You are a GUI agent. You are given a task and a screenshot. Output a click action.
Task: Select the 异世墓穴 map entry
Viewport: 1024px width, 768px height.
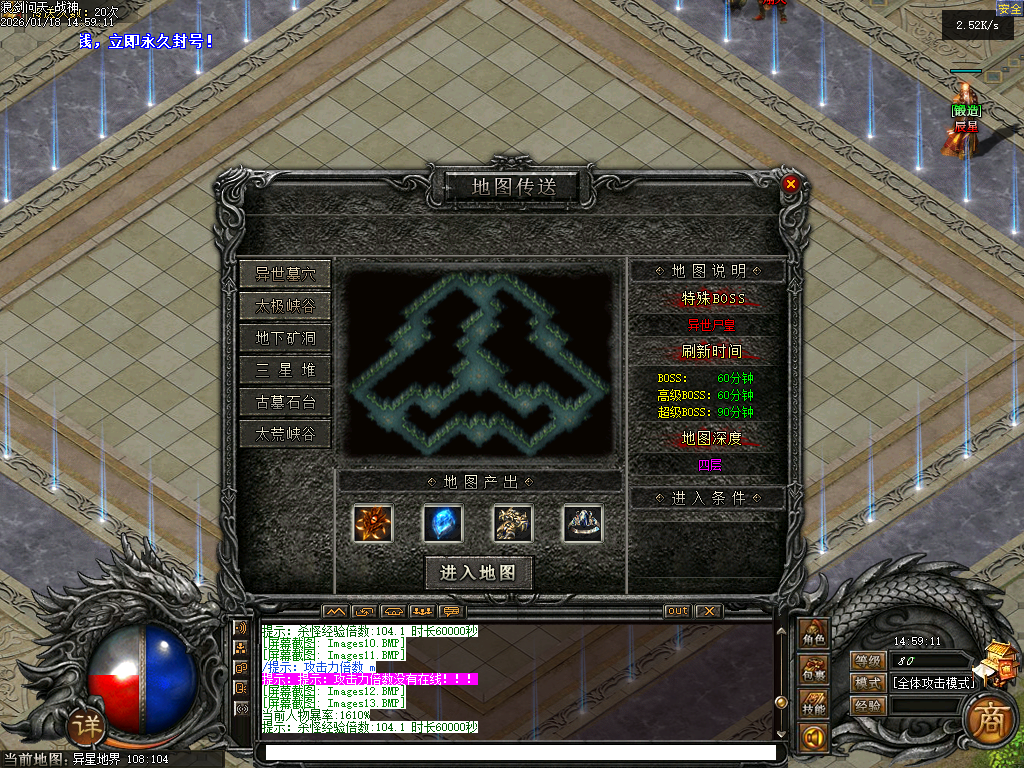tap(285, 273)
